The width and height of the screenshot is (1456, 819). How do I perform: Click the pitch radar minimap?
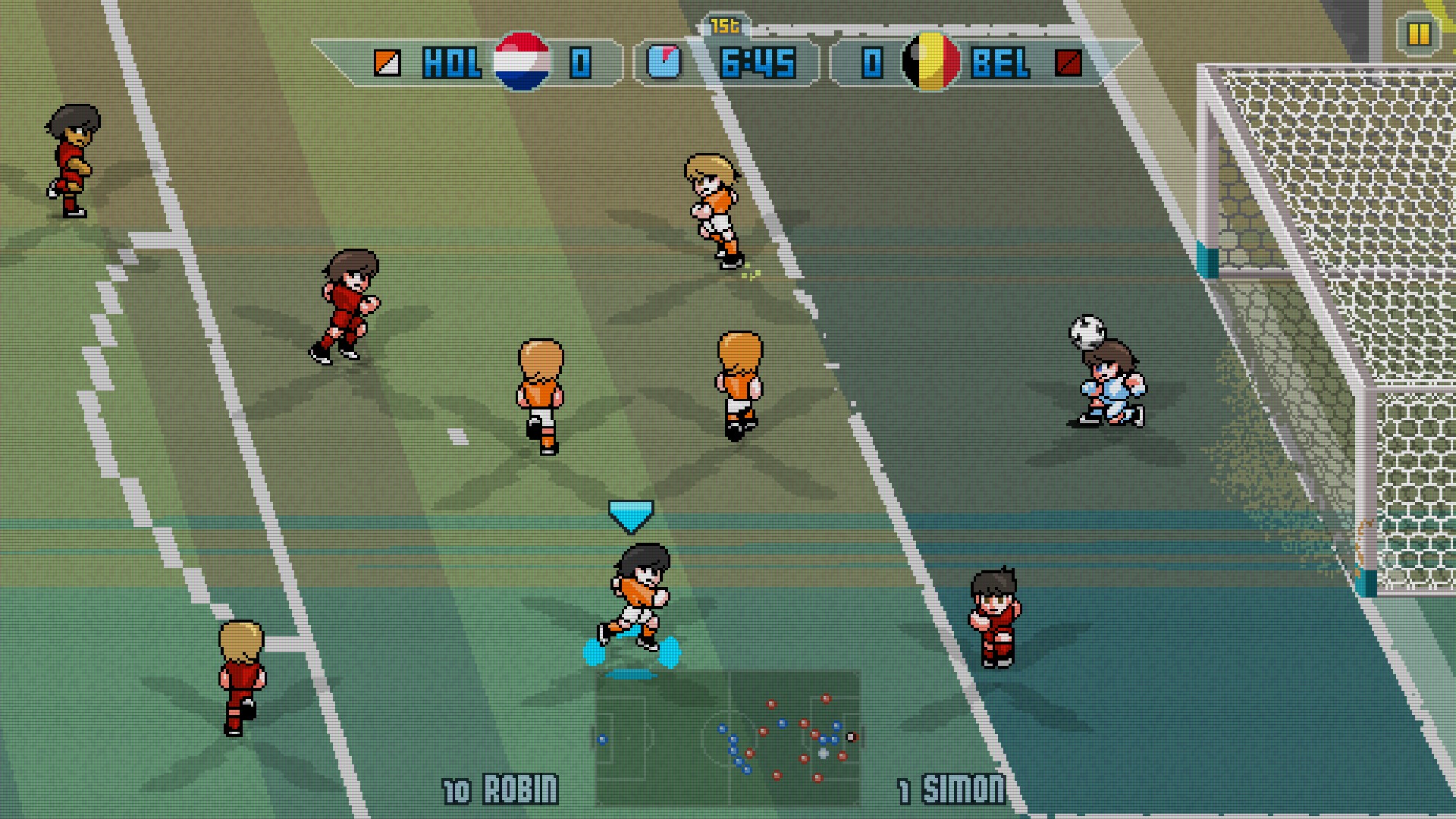tap(728, 737)
